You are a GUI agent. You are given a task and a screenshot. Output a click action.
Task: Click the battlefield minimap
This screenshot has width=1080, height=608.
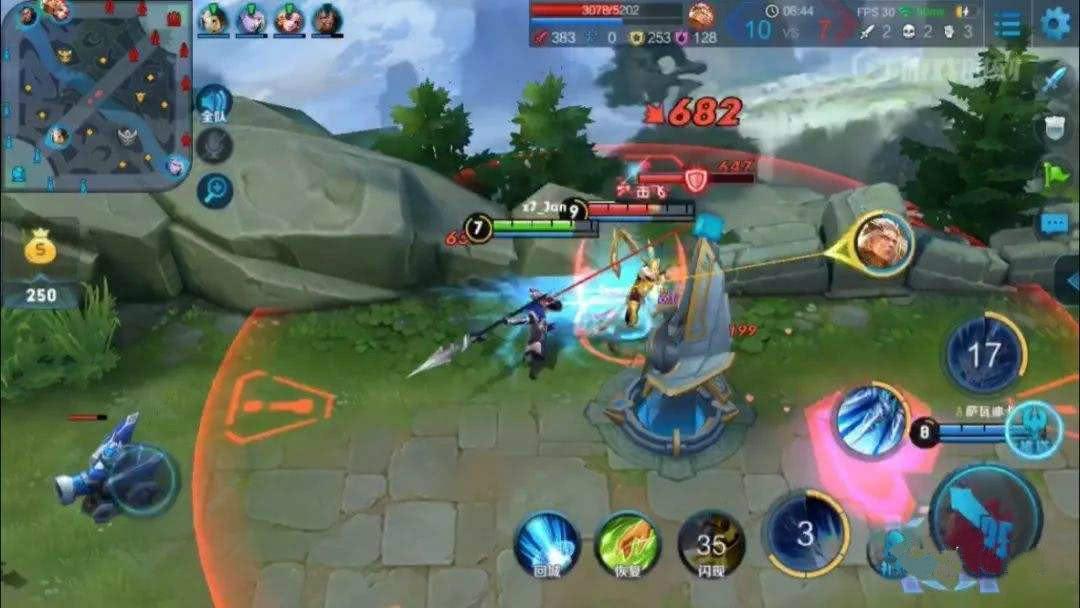[96, 96]
